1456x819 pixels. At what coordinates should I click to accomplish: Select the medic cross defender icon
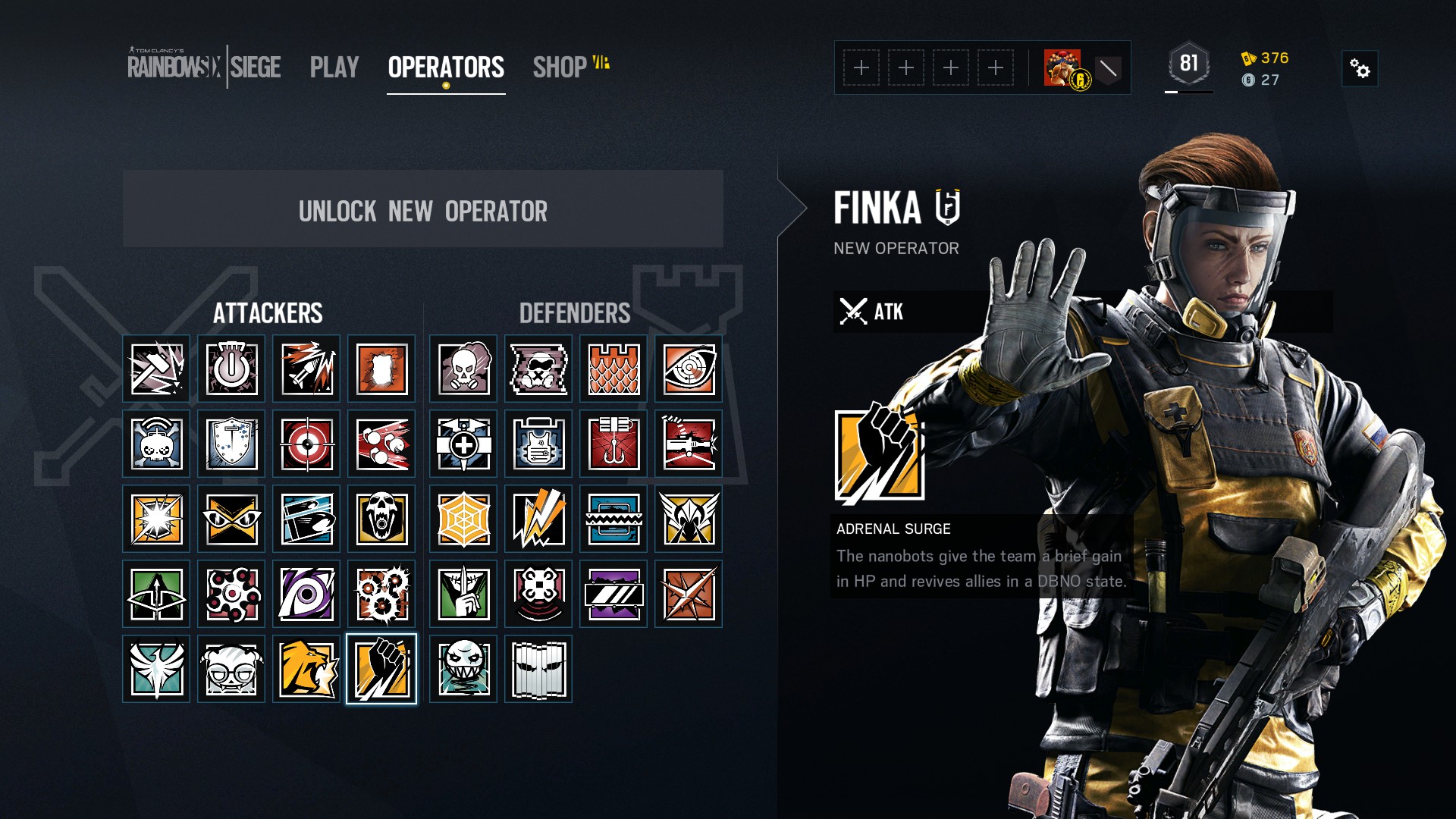coord(463,444)
